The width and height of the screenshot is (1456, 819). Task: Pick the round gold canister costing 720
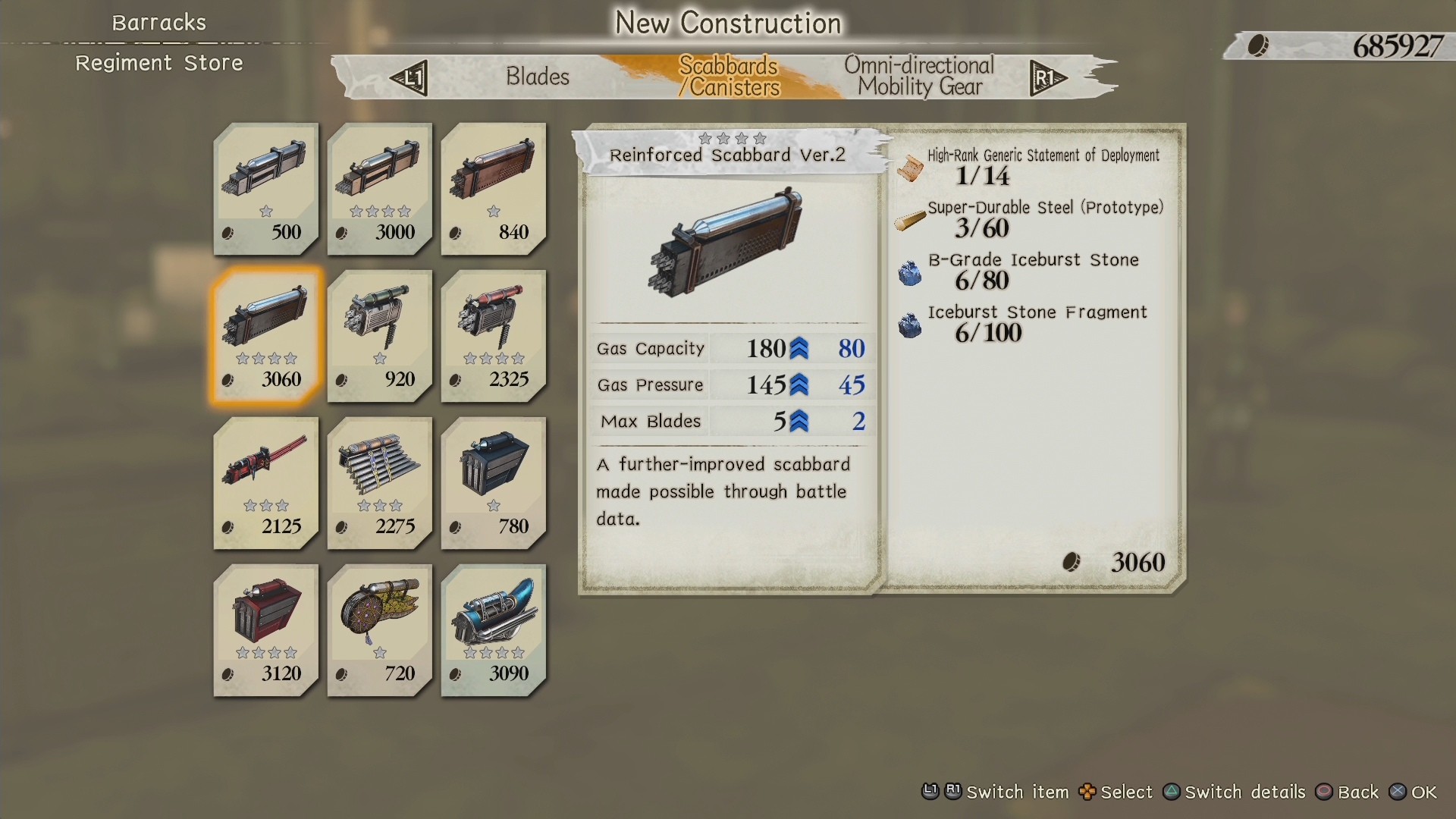380,629
